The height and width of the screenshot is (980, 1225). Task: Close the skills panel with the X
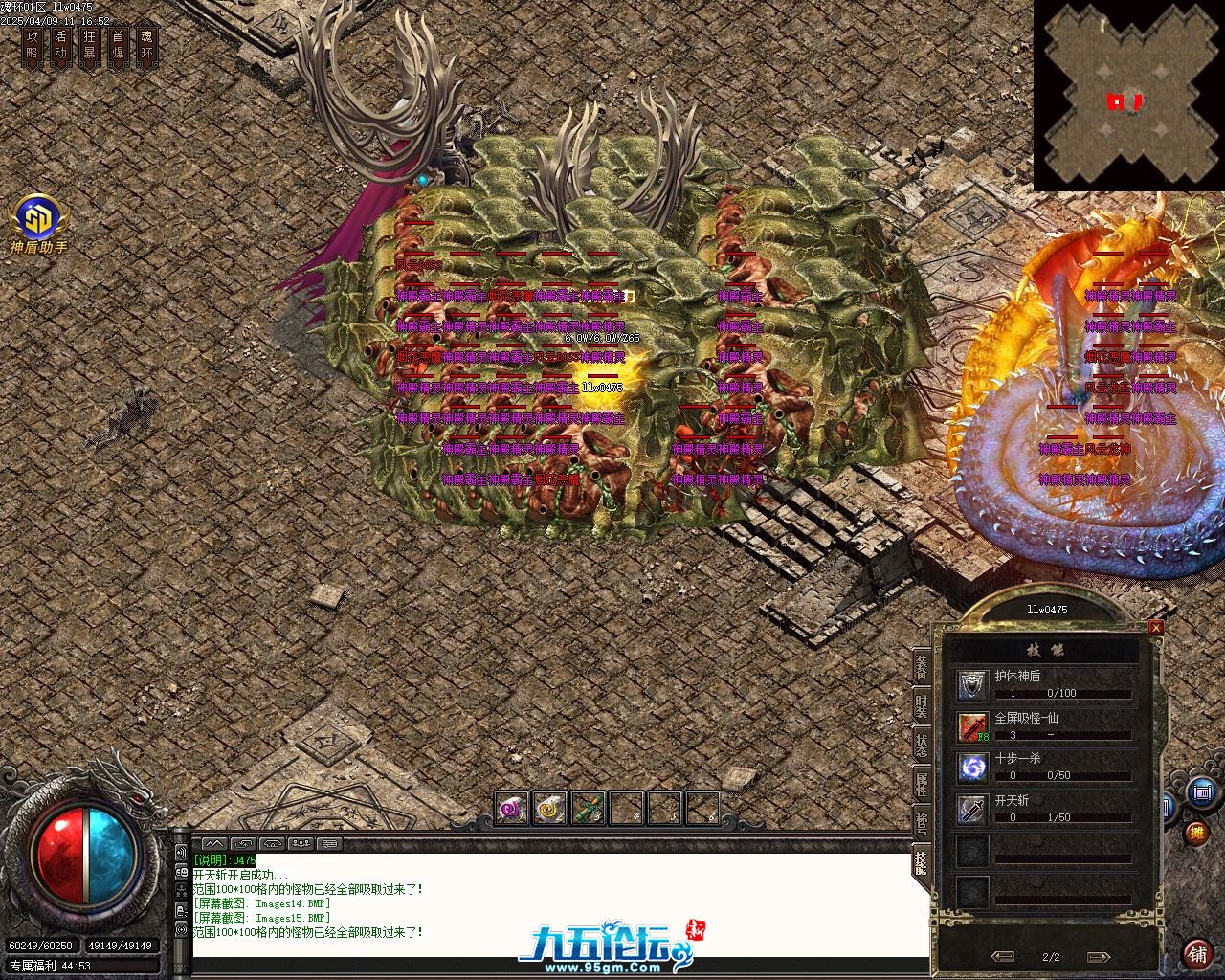tap(1156, 628)
